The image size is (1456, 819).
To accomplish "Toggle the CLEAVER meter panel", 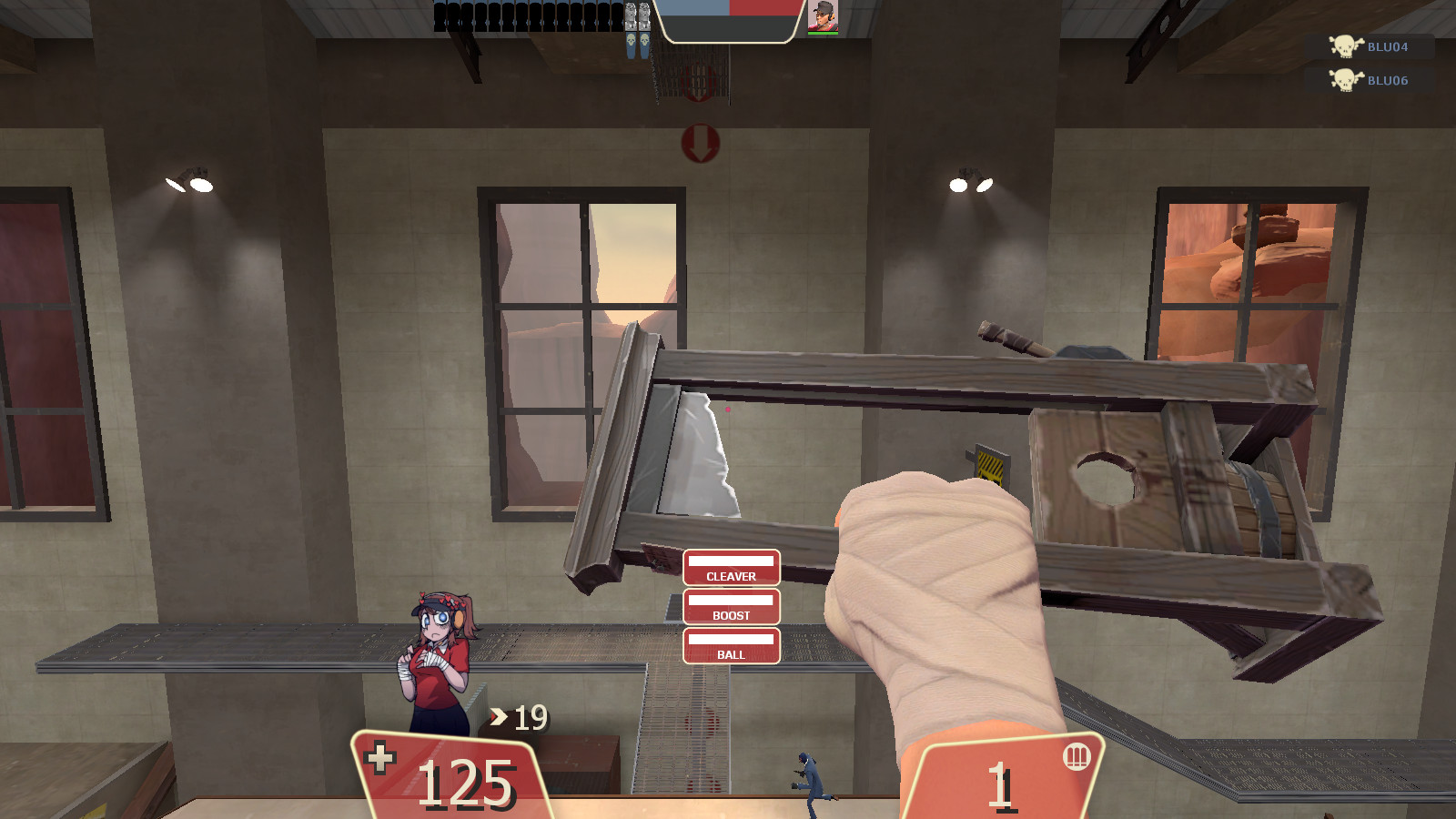I will pyautogui.click(x=733, y=569).
